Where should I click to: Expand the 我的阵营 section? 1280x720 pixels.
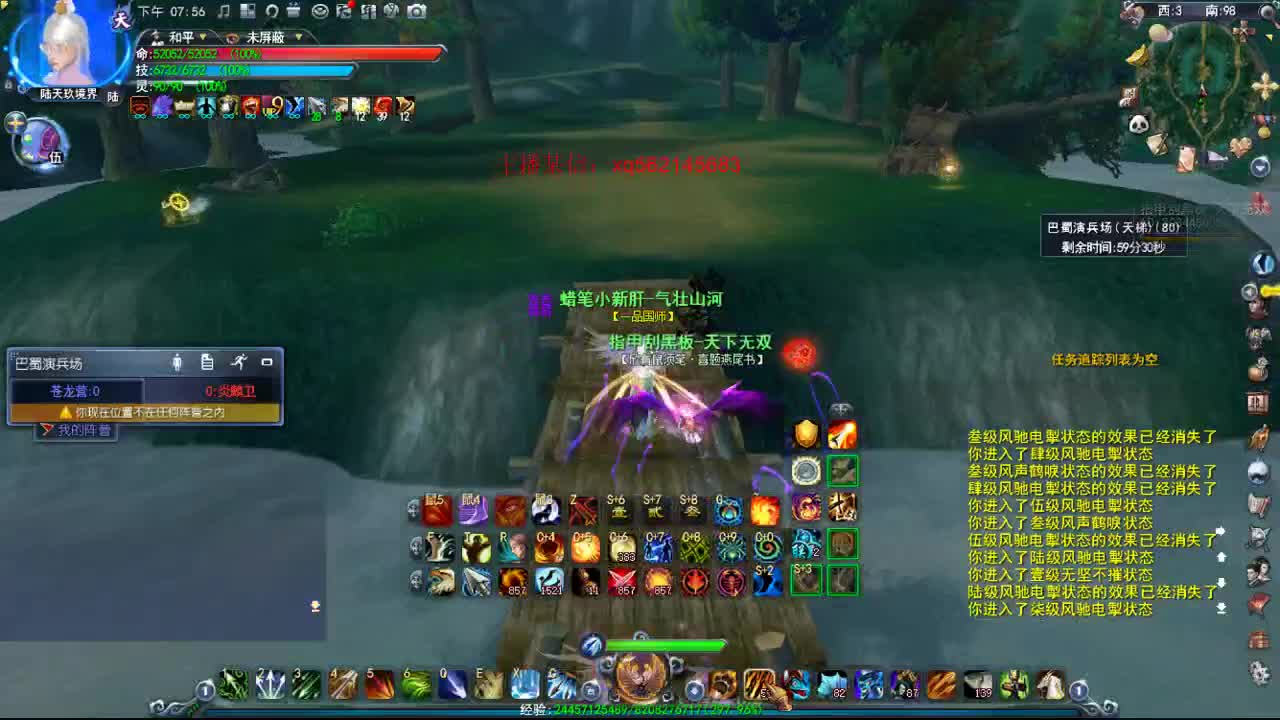click(78, 428)
